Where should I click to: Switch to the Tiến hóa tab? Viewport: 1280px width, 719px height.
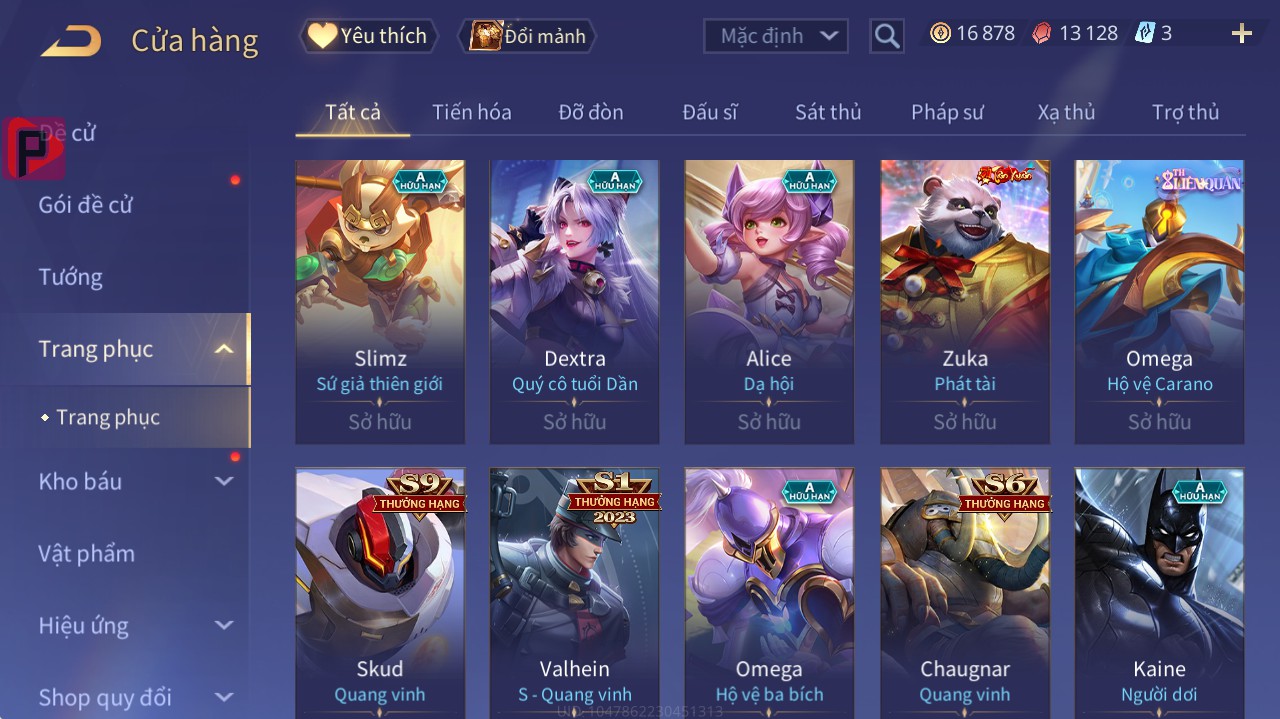click(x=471, y=112)
